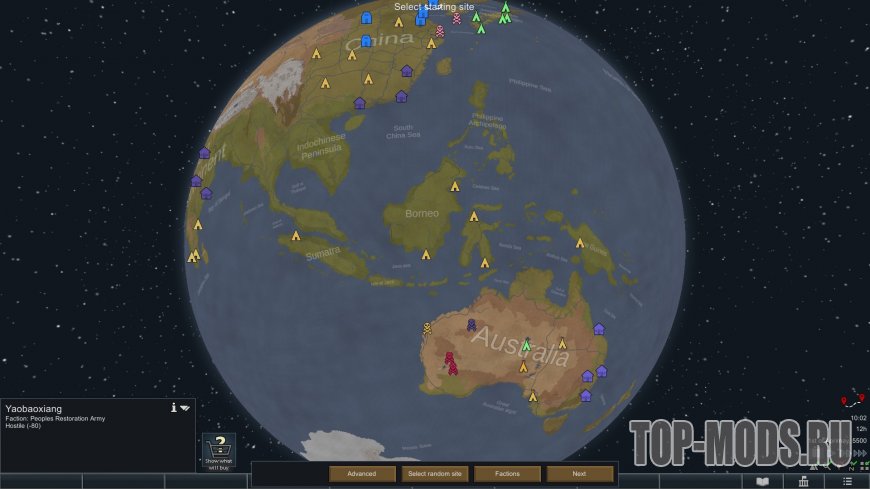The width and height of the screenshot is (870, 489).
Task: Open the book icon tab in bottom bar
Action: click(763, 481)
